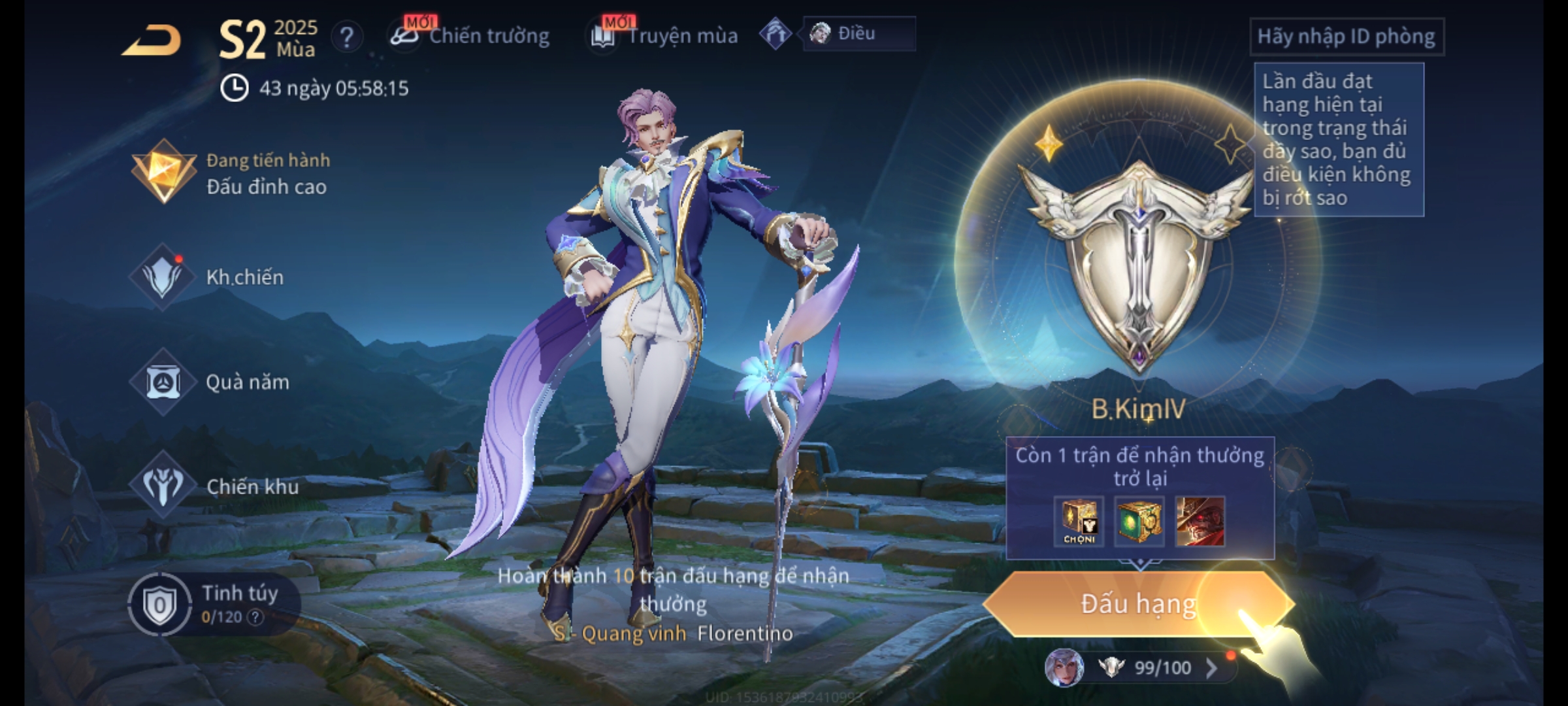This screenshot has width=1568, height=706.
Task: Open Quà năm yearly rewards
Action: click(210, 382)
